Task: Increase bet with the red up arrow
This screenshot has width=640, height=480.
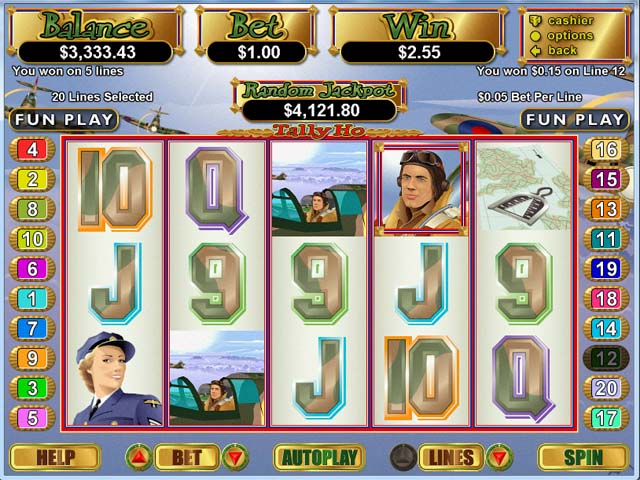Action: click(139, 458)
